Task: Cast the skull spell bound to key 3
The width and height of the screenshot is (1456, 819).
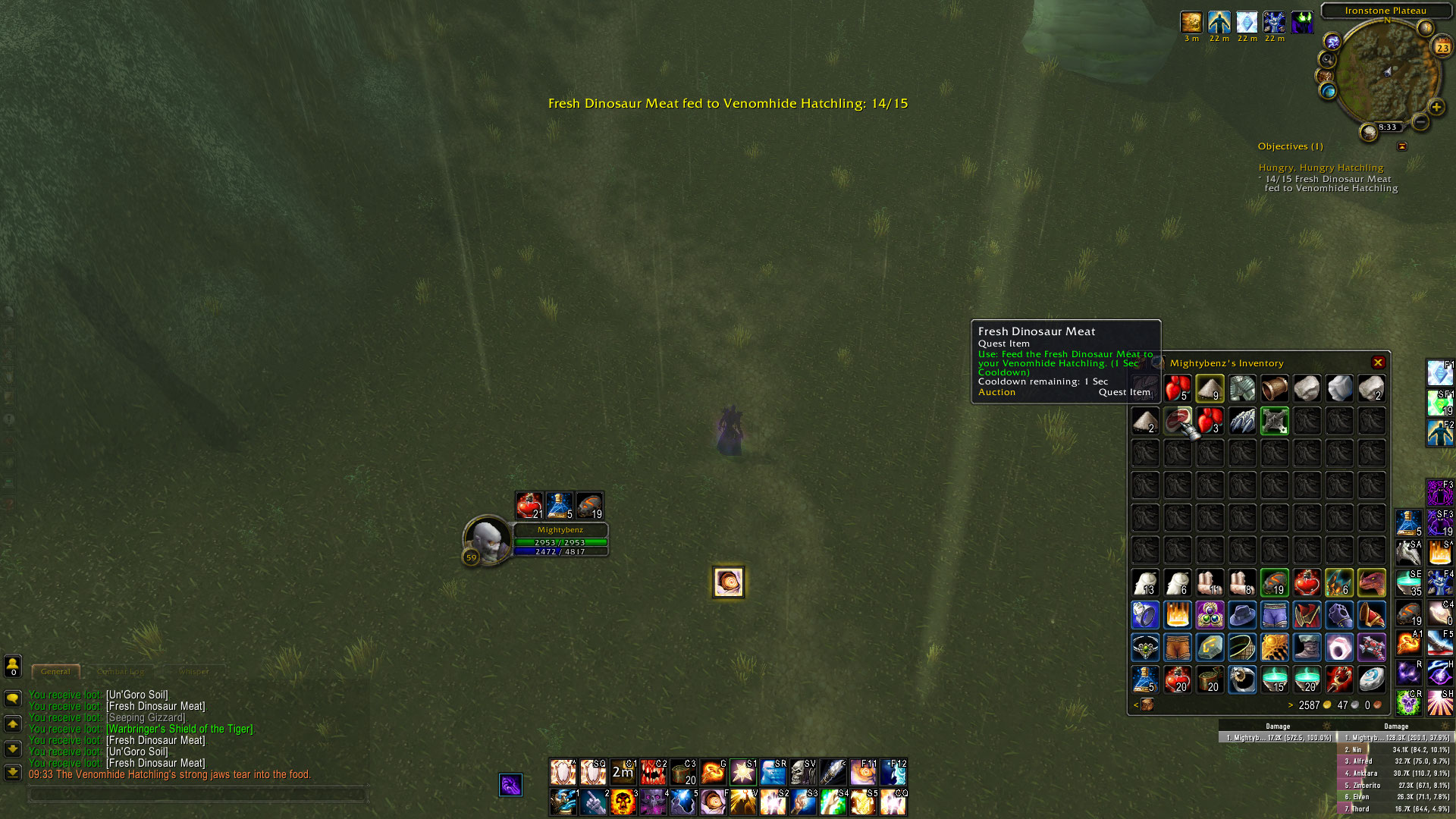Action: pyautogui.click(x=624, y=801)
